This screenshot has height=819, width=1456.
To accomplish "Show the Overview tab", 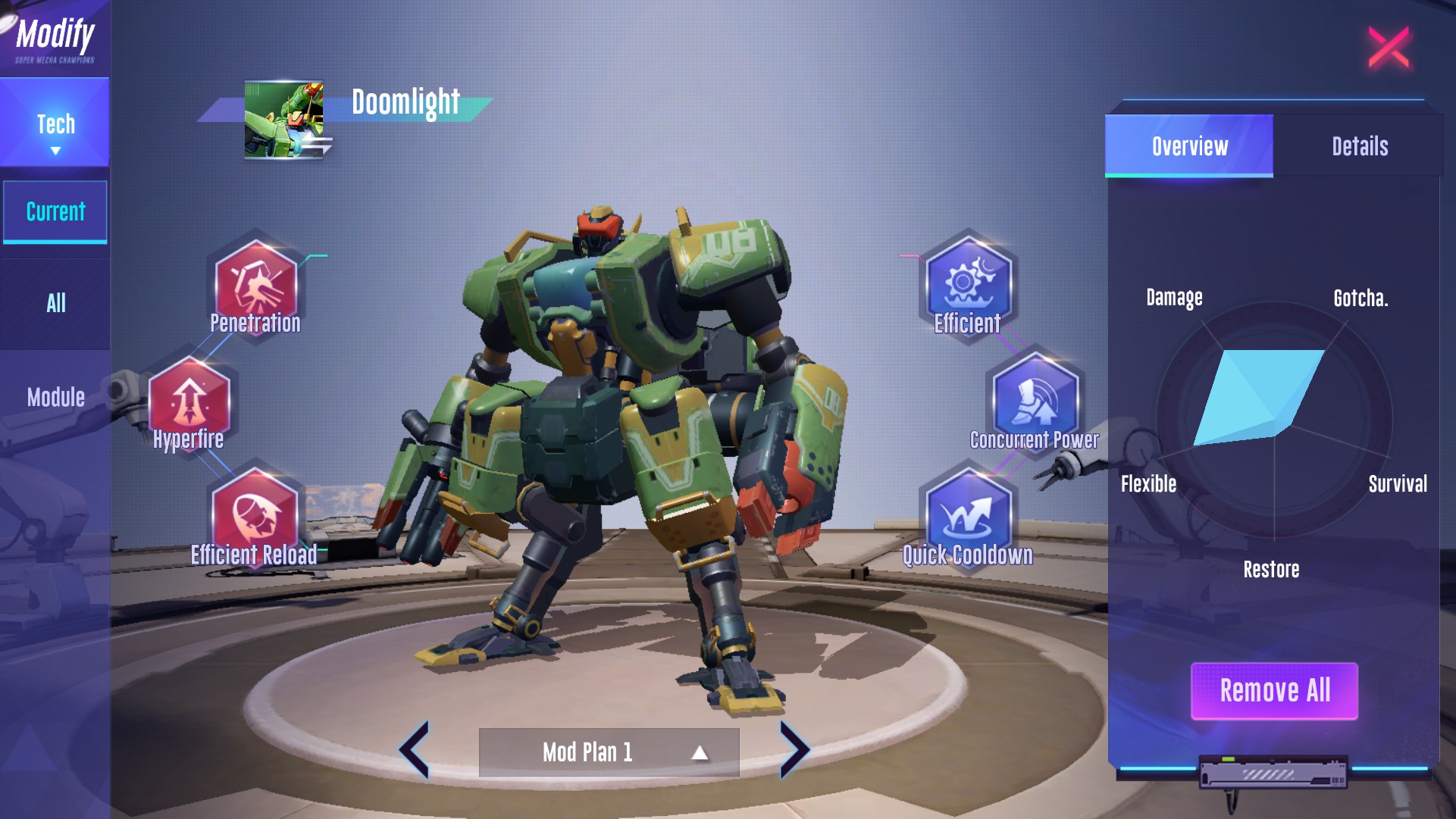I will pos(1189,146).
